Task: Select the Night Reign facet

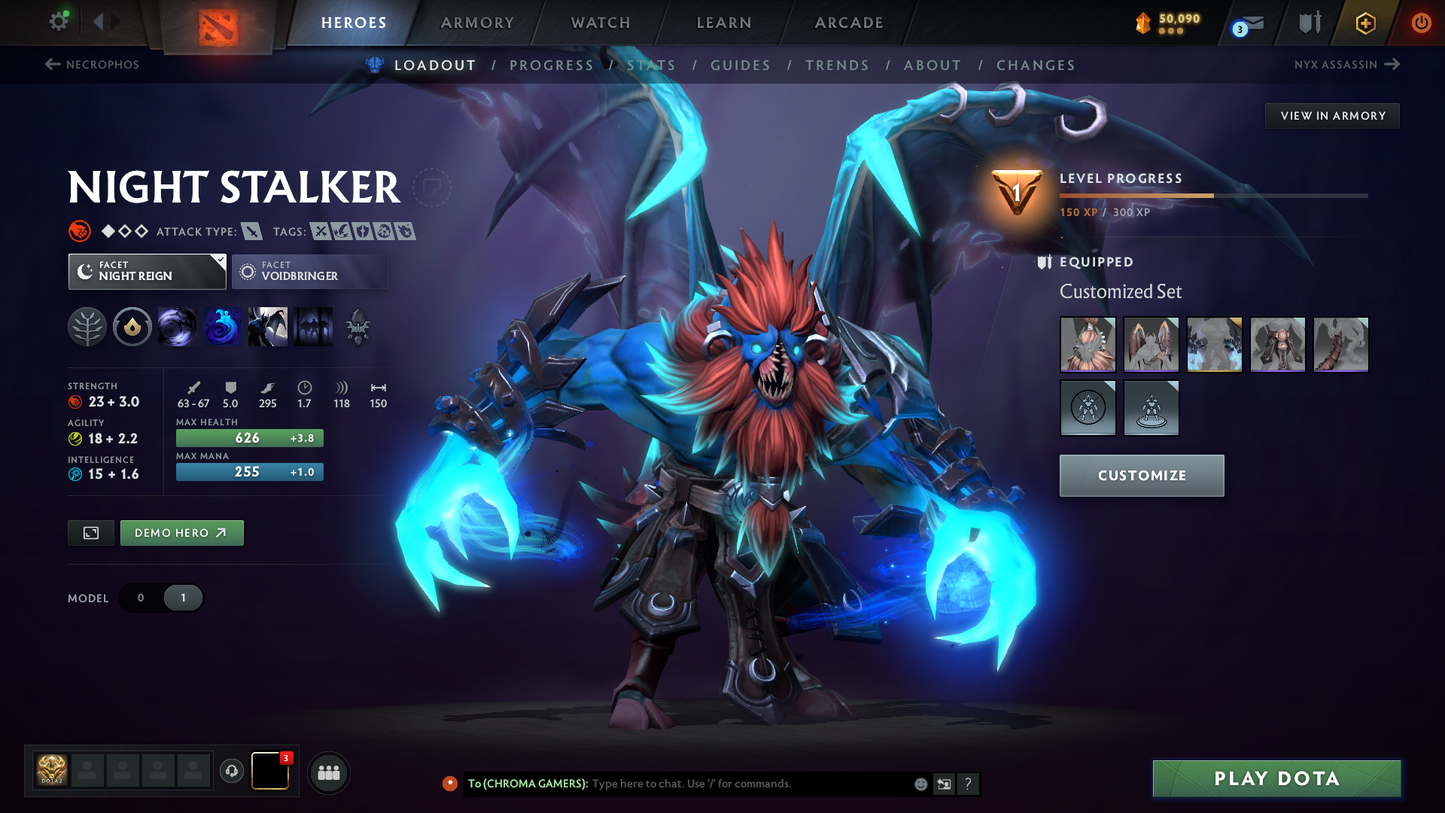Action: coord(147,271)
